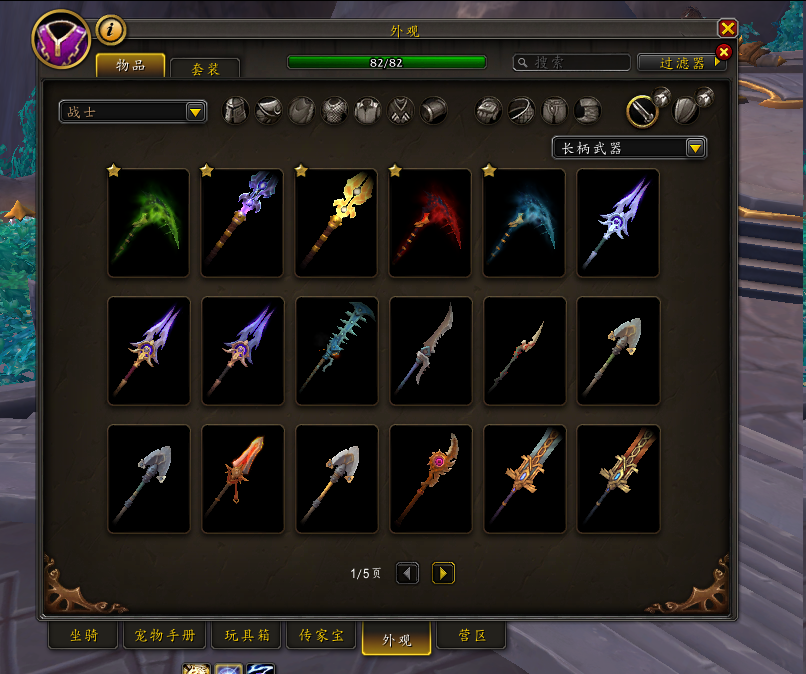Close the 外观 appearance window
This screenshot has width=806, height=674.
click(x=727, y=28)
